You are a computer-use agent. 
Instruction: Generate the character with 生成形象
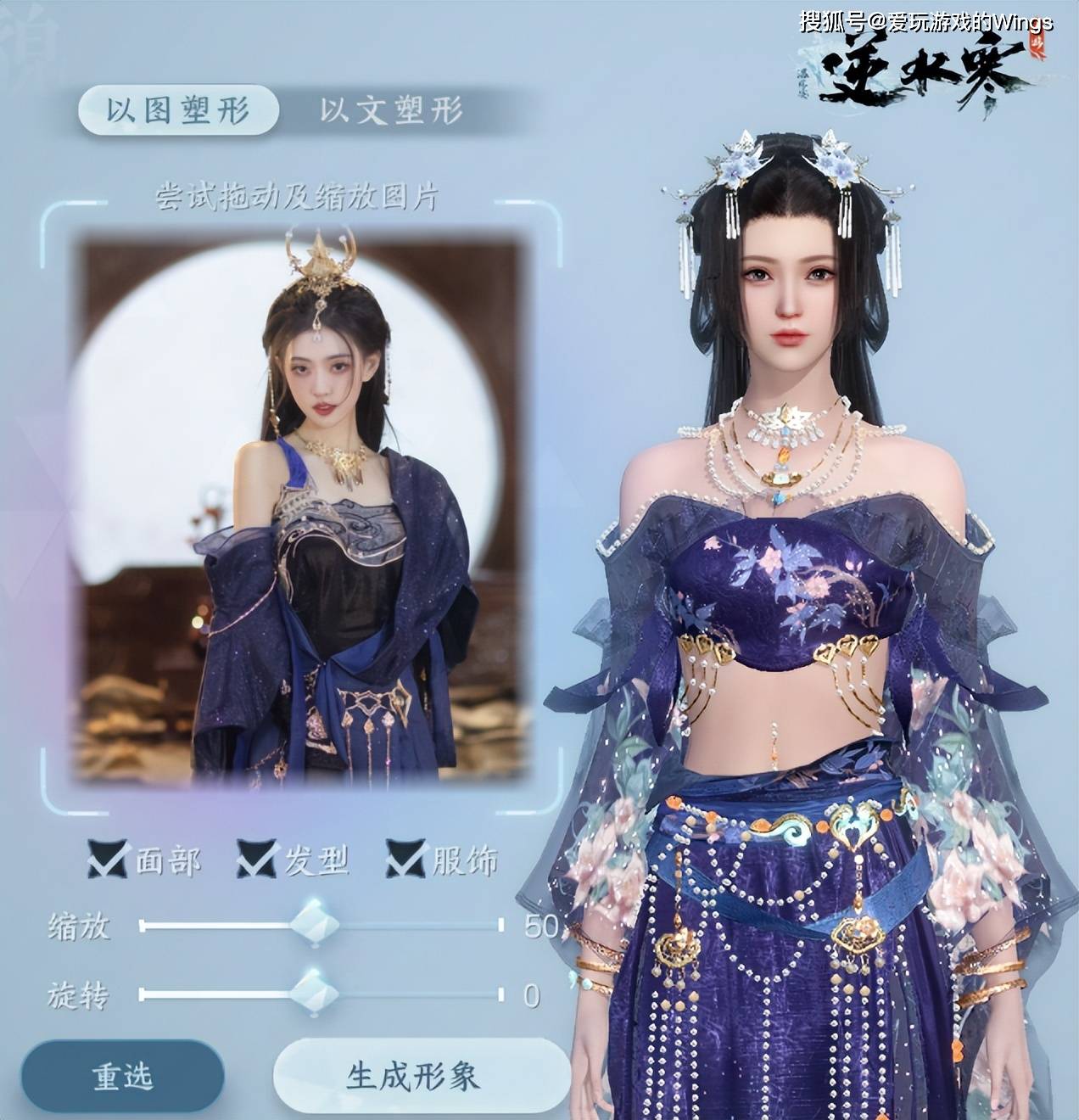[x=413, y=1076]
